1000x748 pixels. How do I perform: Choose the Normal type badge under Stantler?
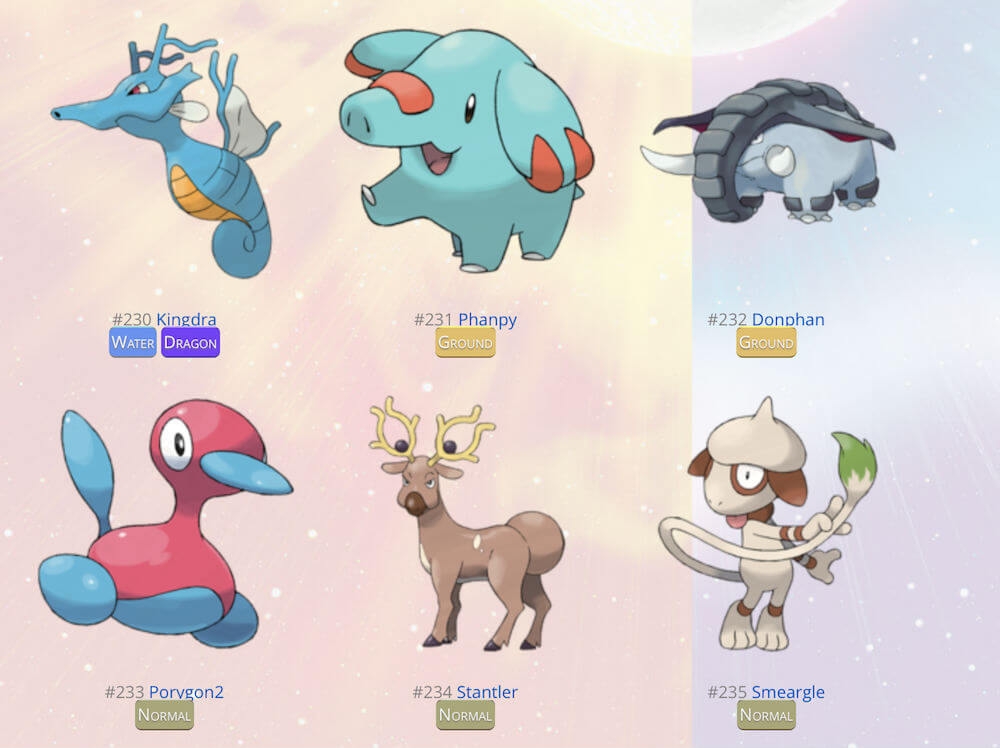[x=466, y=715]
